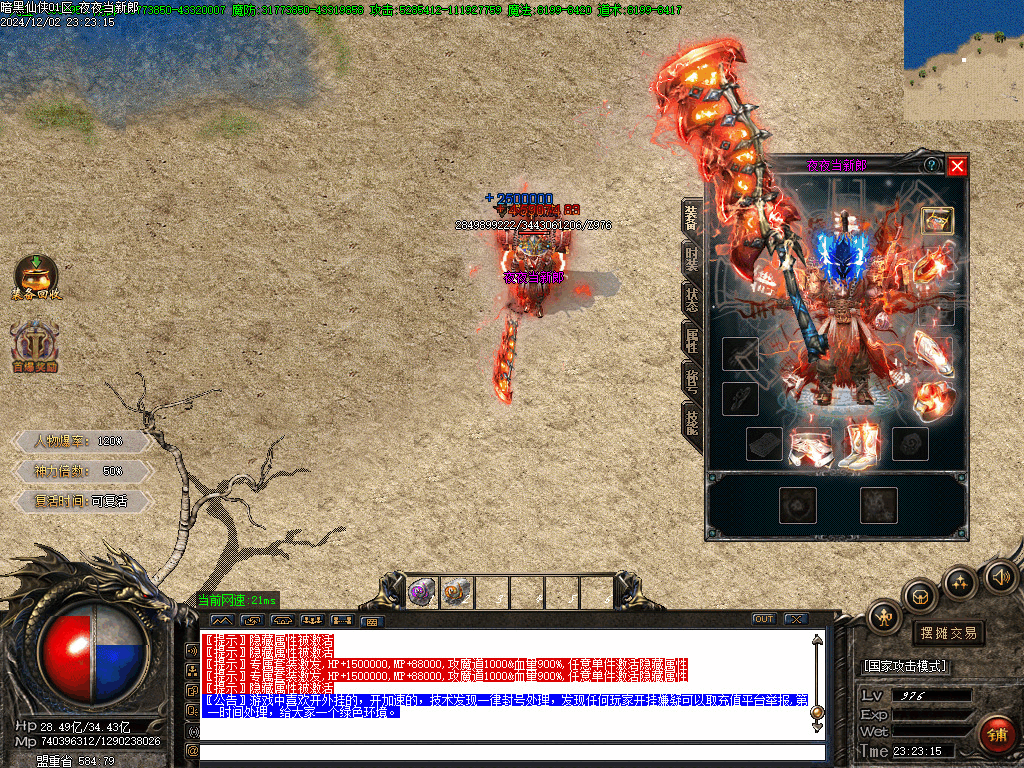This screenshot has width=1024, height=768.
Task: Open the equipment panel help button
Action: pos(932,165)
